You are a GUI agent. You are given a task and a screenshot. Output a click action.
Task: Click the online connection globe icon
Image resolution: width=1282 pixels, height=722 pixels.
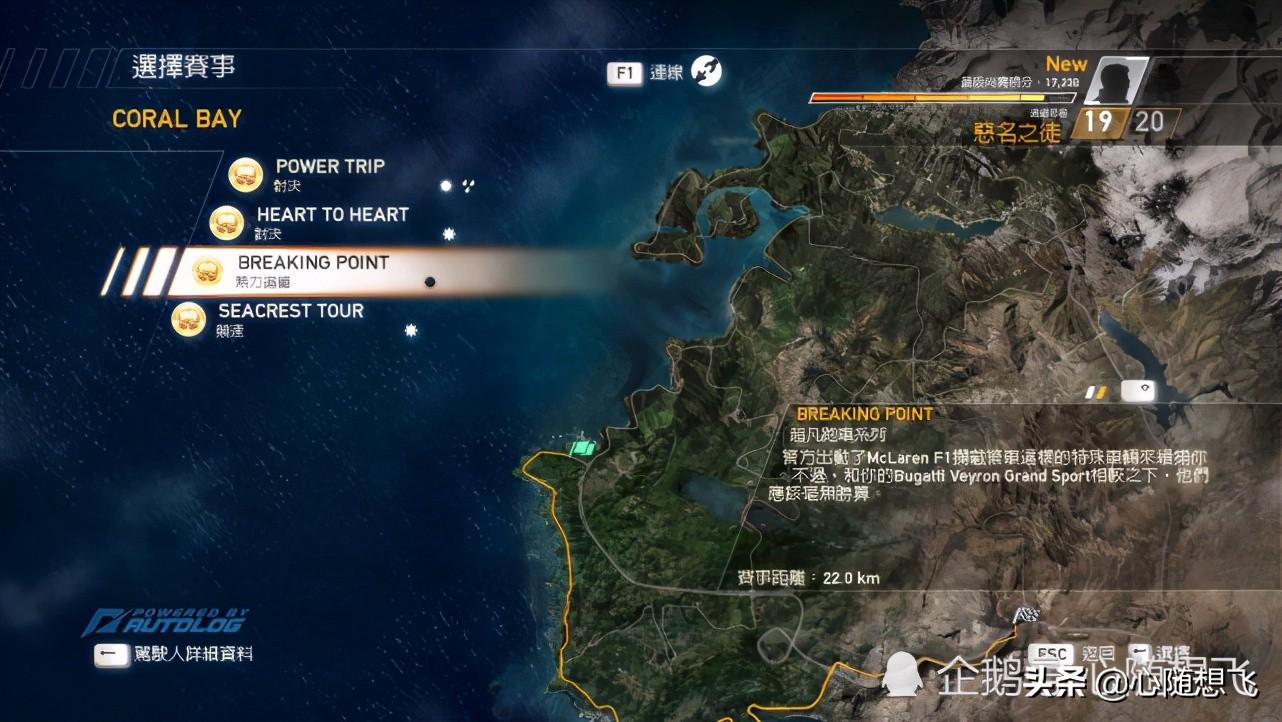706,71
